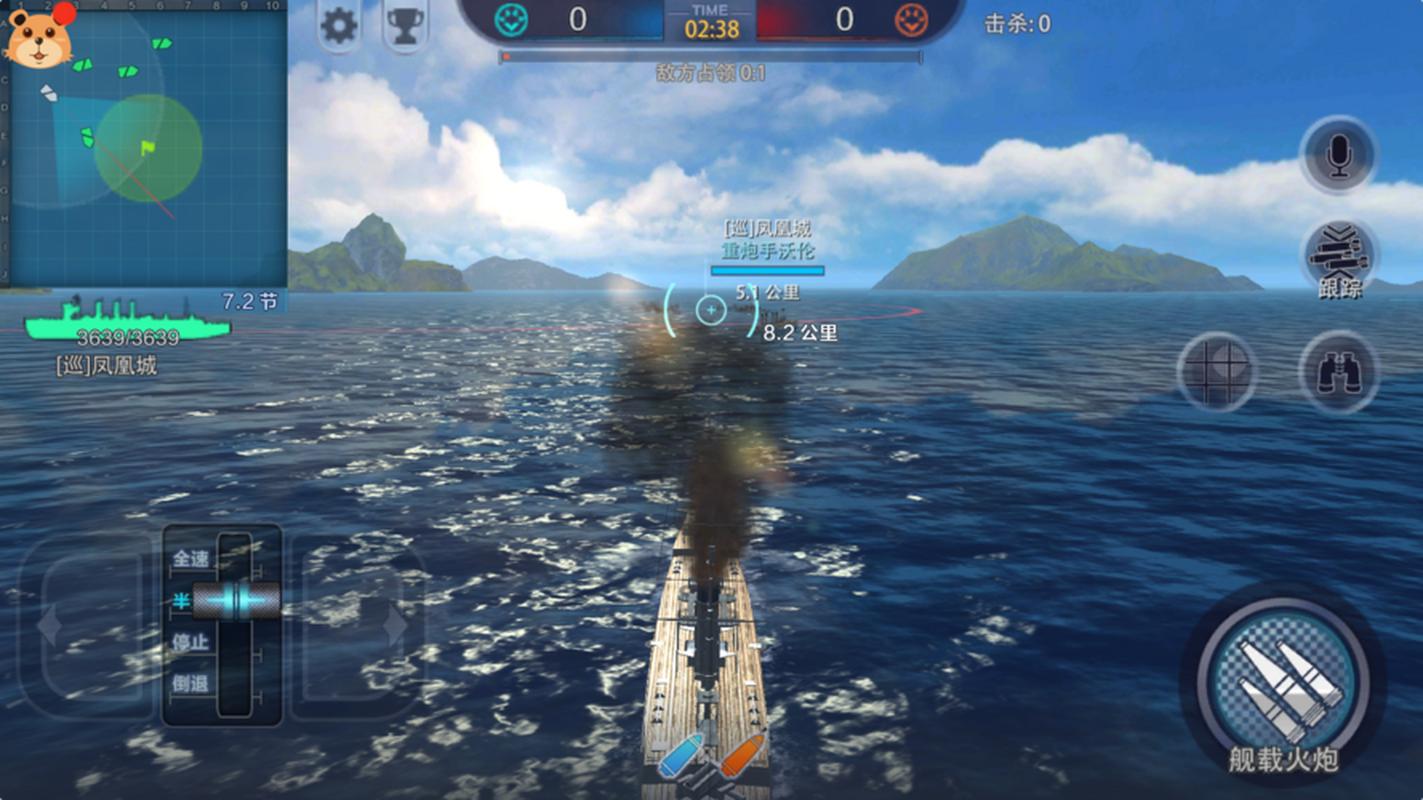Open the trophy scoreboard
This screenshot has width=1423, height=800.
tap(405, 26)
